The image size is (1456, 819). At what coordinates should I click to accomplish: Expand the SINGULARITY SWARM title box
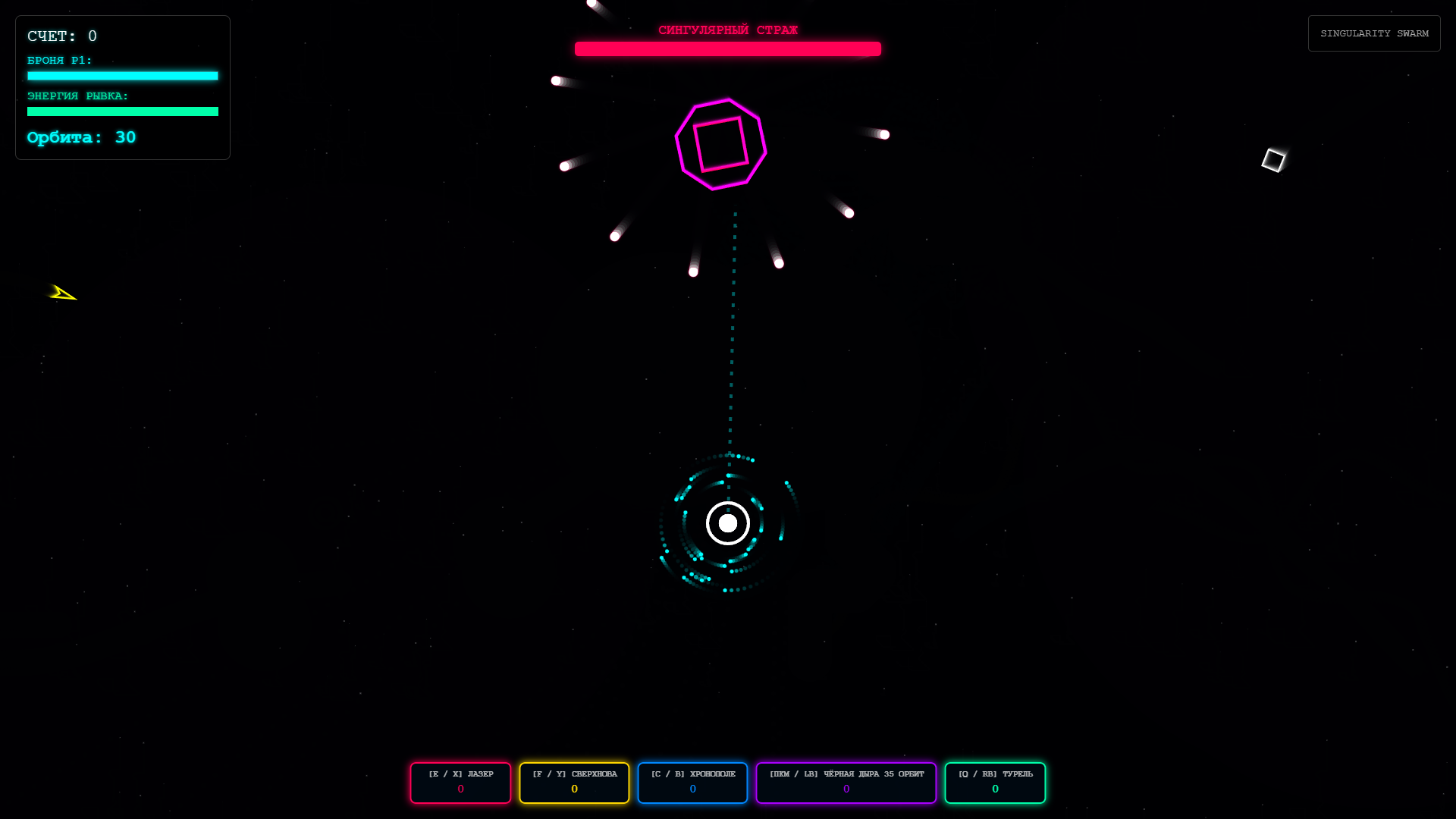[x=1373, y=33]
